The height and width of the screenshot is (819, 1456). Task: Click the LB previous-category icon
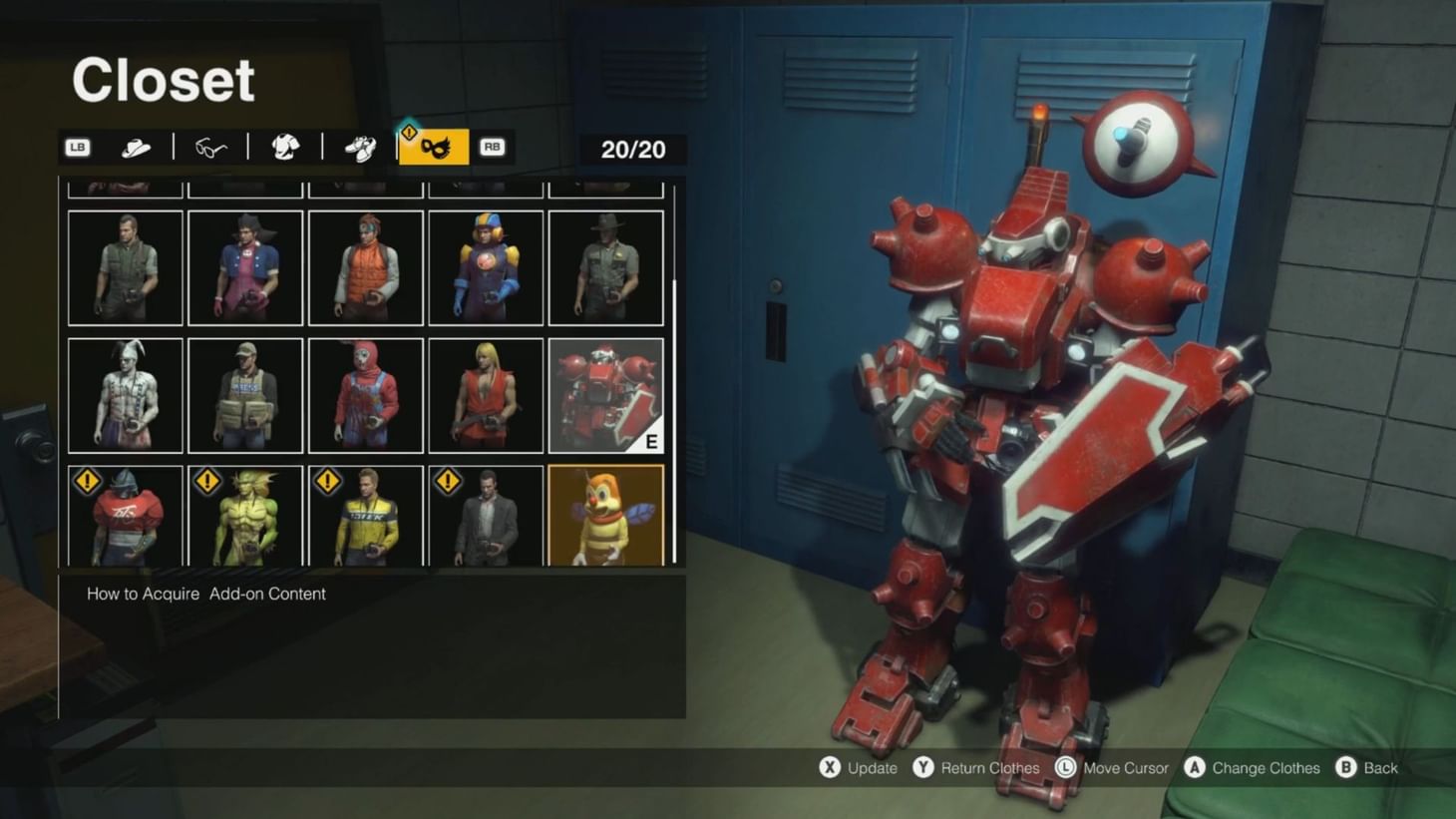point(77,147)
